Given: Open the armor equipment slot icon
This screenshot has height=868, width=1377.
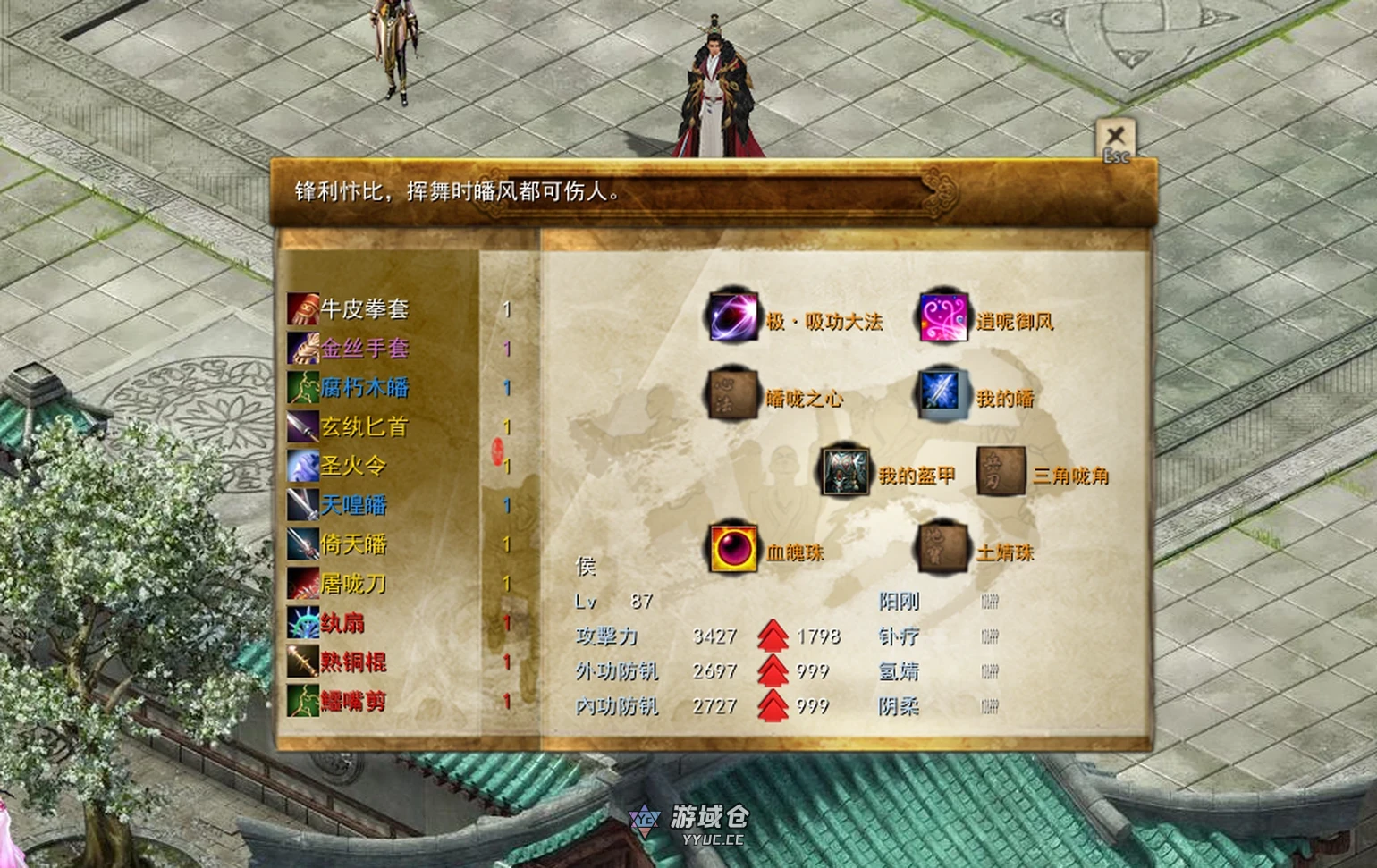Looking at the screenshot, I should click(846, 471).
